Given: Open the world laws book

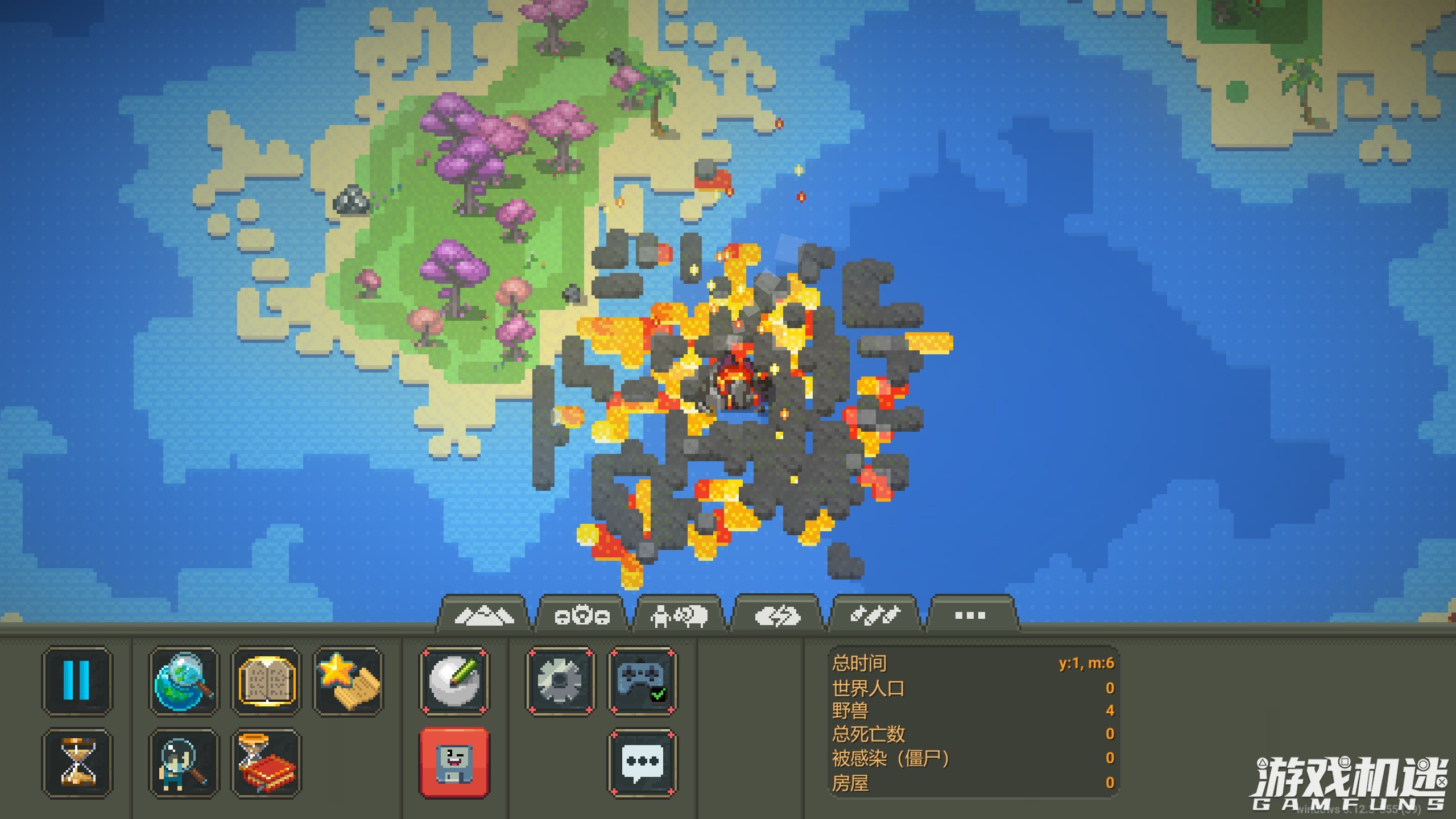Looking at the screenshot, I should (266, 680).
